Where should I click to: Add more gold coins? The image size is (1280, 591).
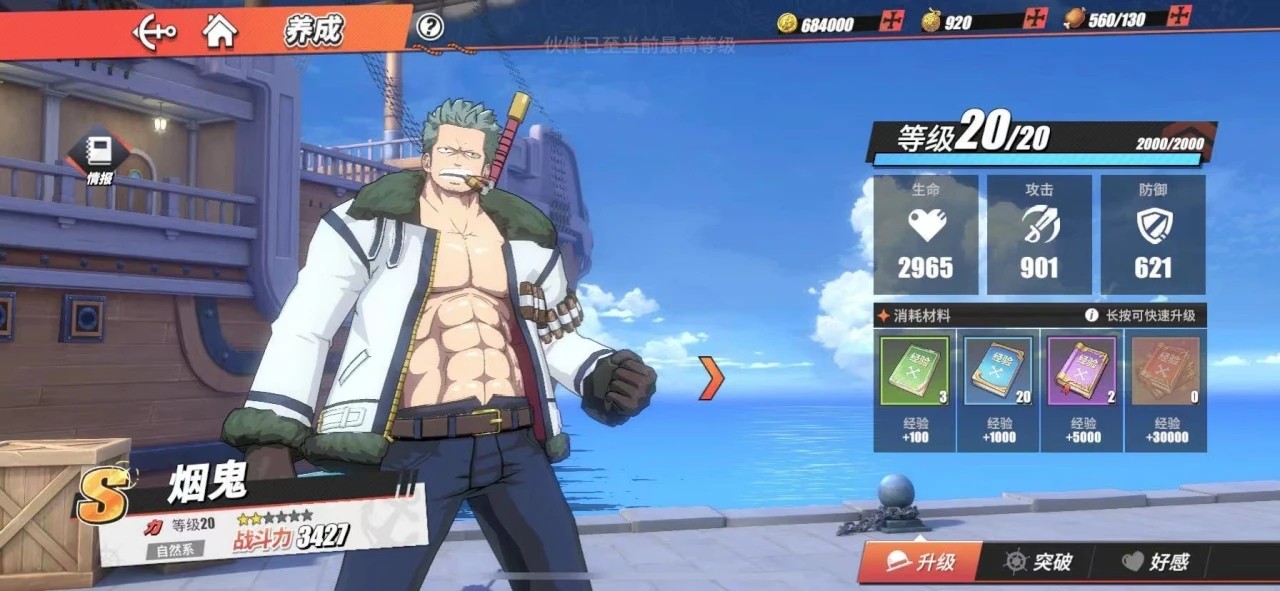coord(891,21)
